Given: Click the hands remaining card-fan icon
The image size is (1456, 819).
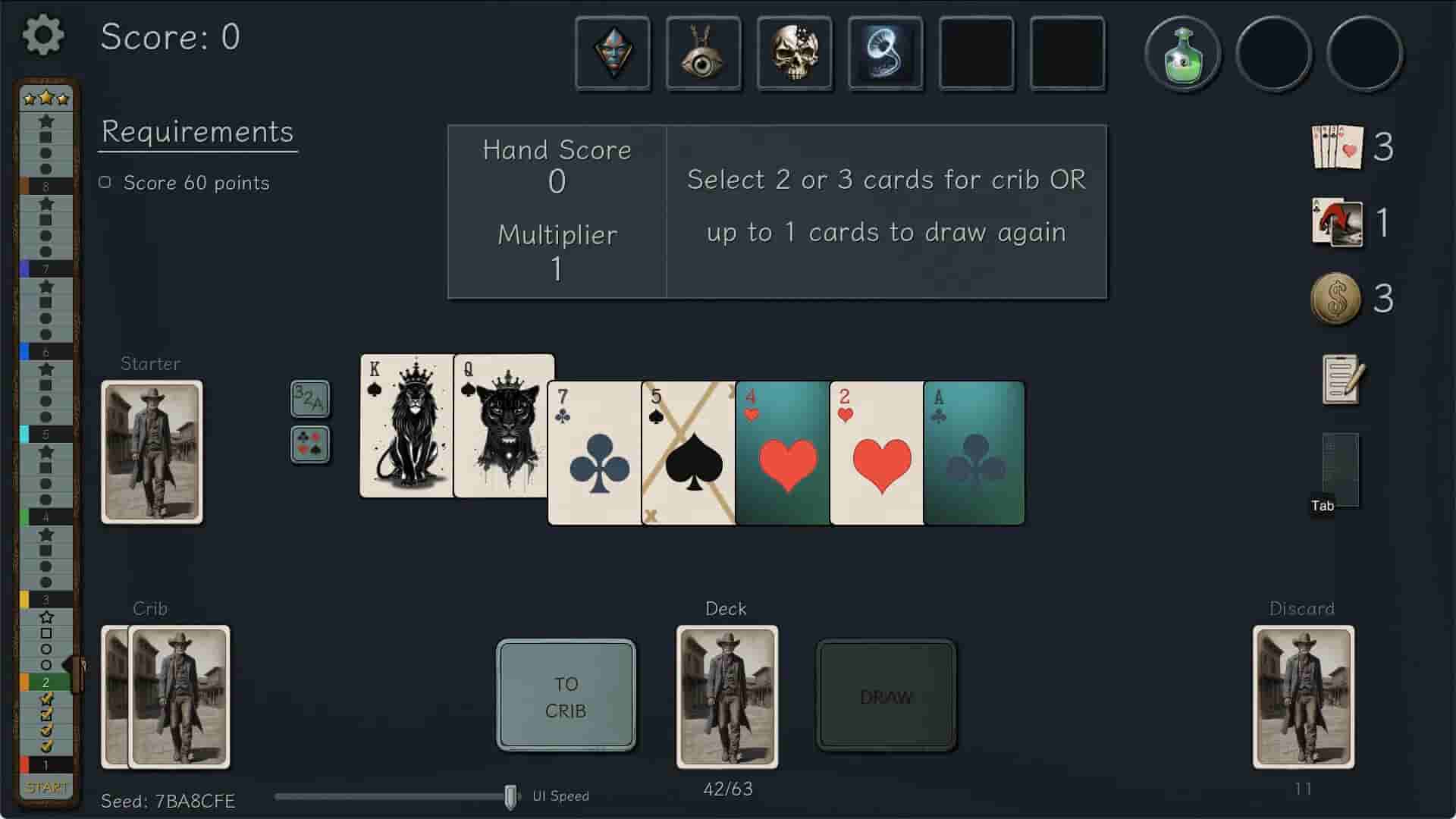Looking at the screenshot, I should pyautogui.click(x=1338, y=147).
